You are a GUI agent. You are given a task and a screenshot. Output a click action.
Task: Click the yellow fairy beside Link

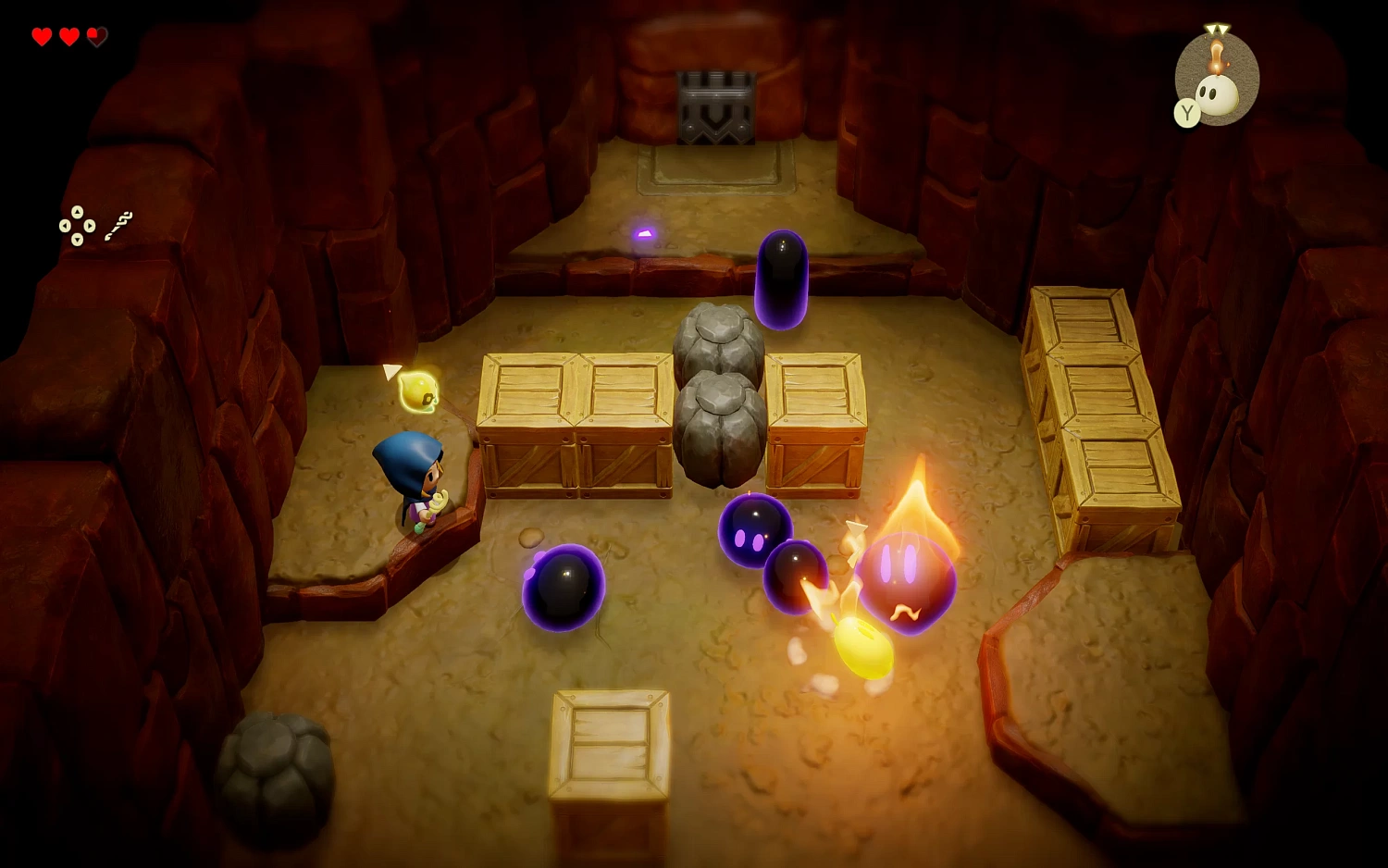pos(418,391)
